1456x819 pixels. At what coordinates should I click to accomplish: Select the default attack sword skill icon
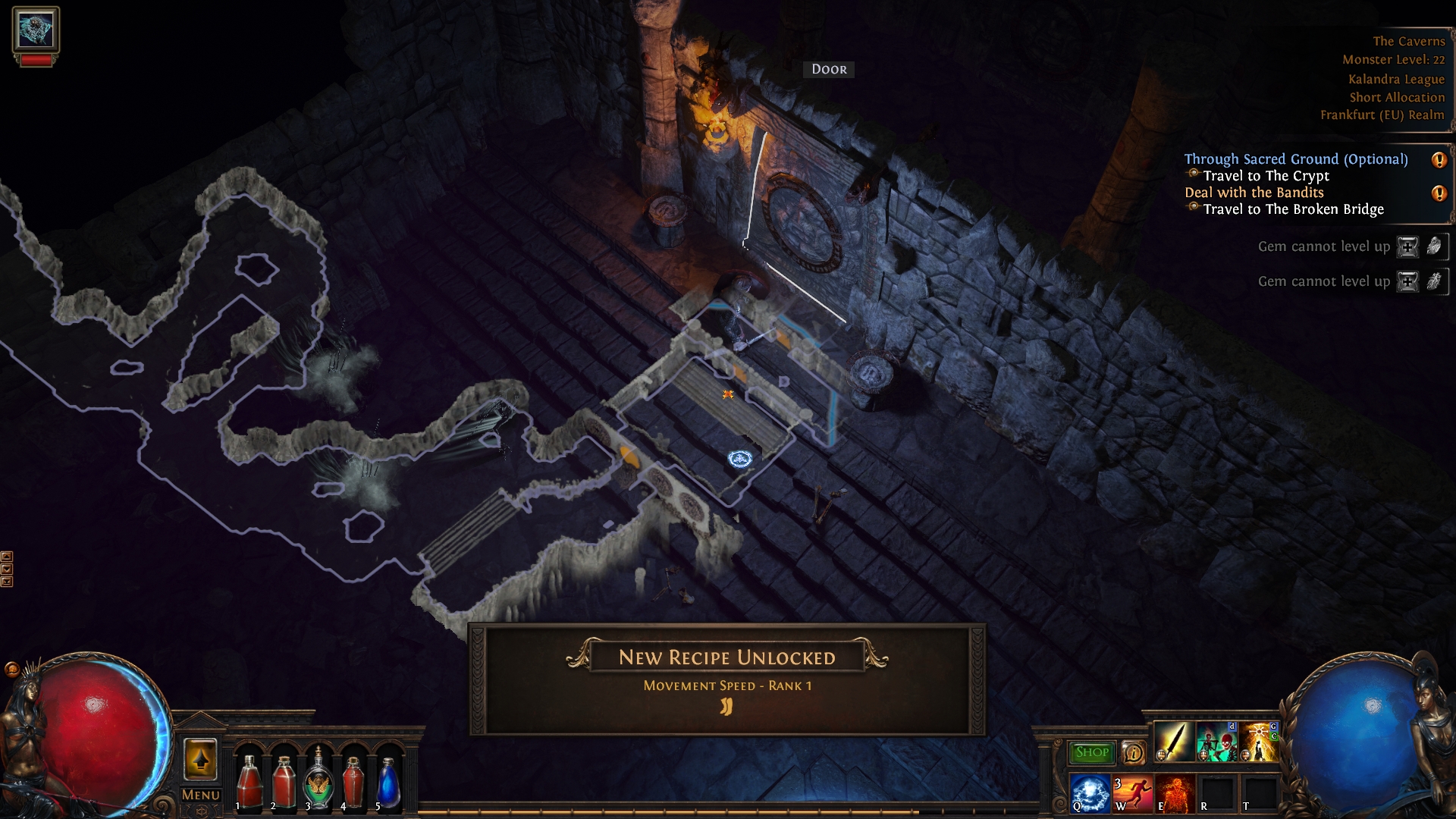tap(1175, 741)
